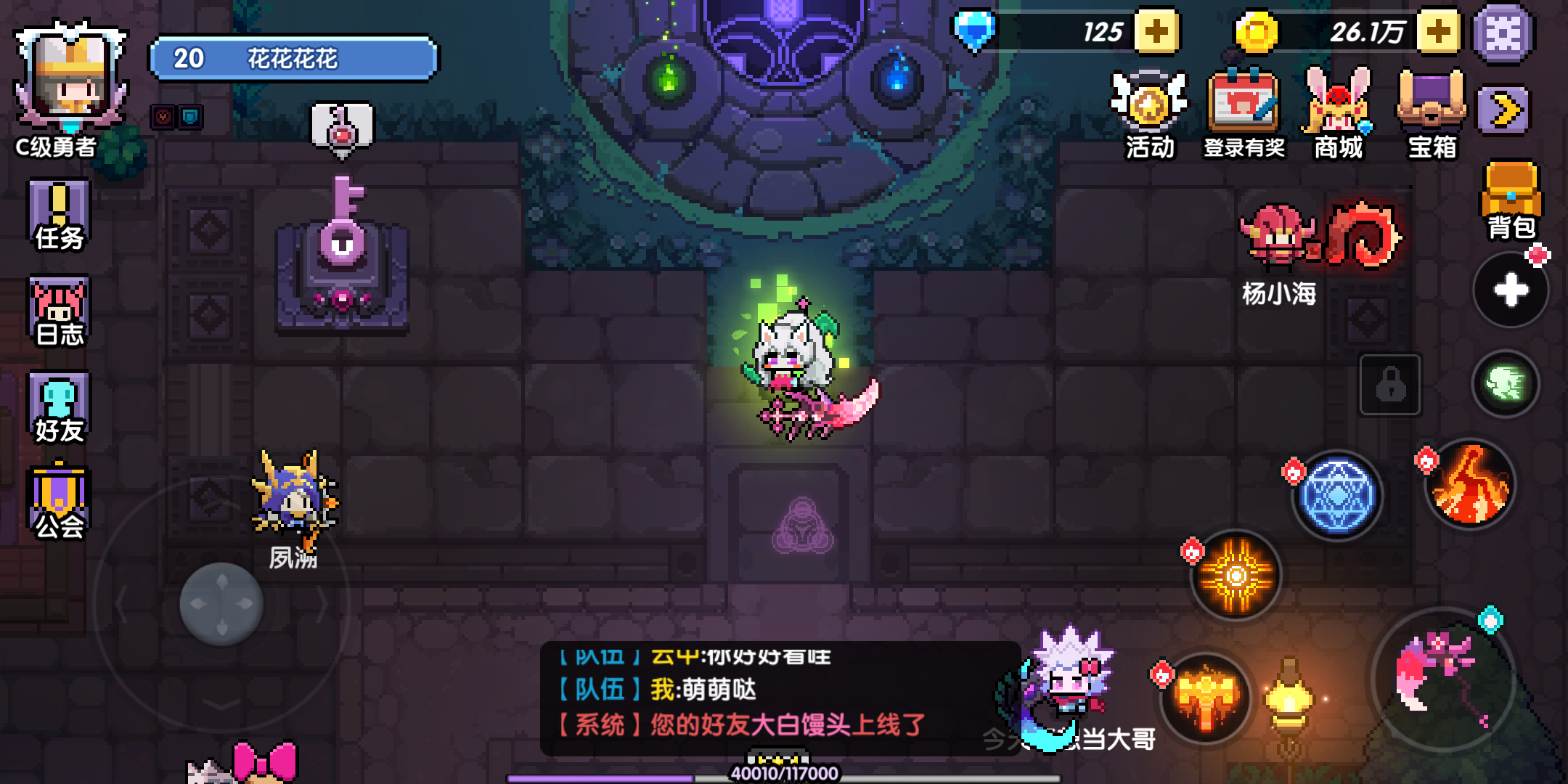The height and width of the screenshot is (784, 1568).
Task: Open the 宝箱 treasure box menu
Action: tap(1431, 109)
